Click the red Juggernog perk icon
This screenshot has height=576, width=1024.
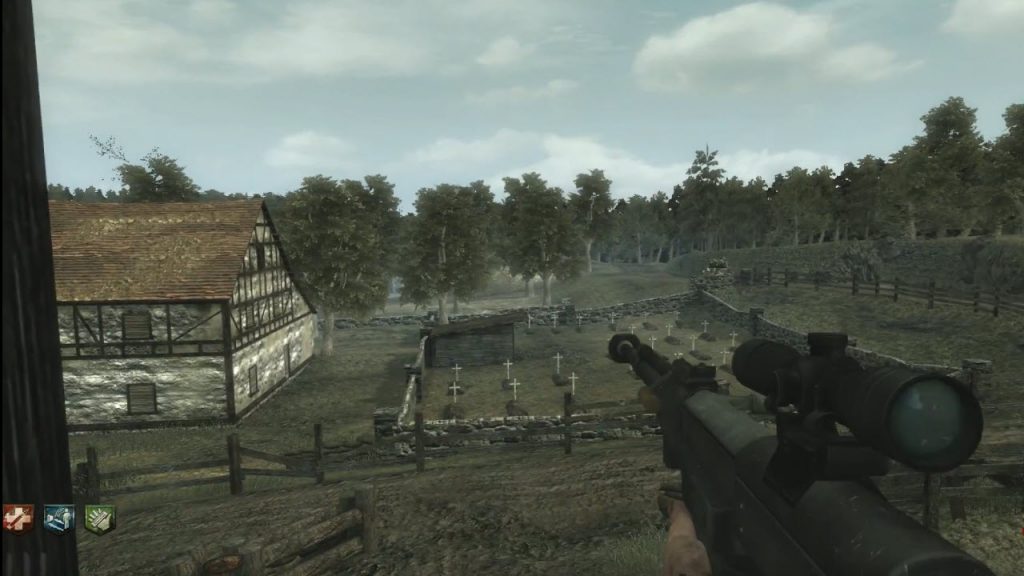point(19,518)
